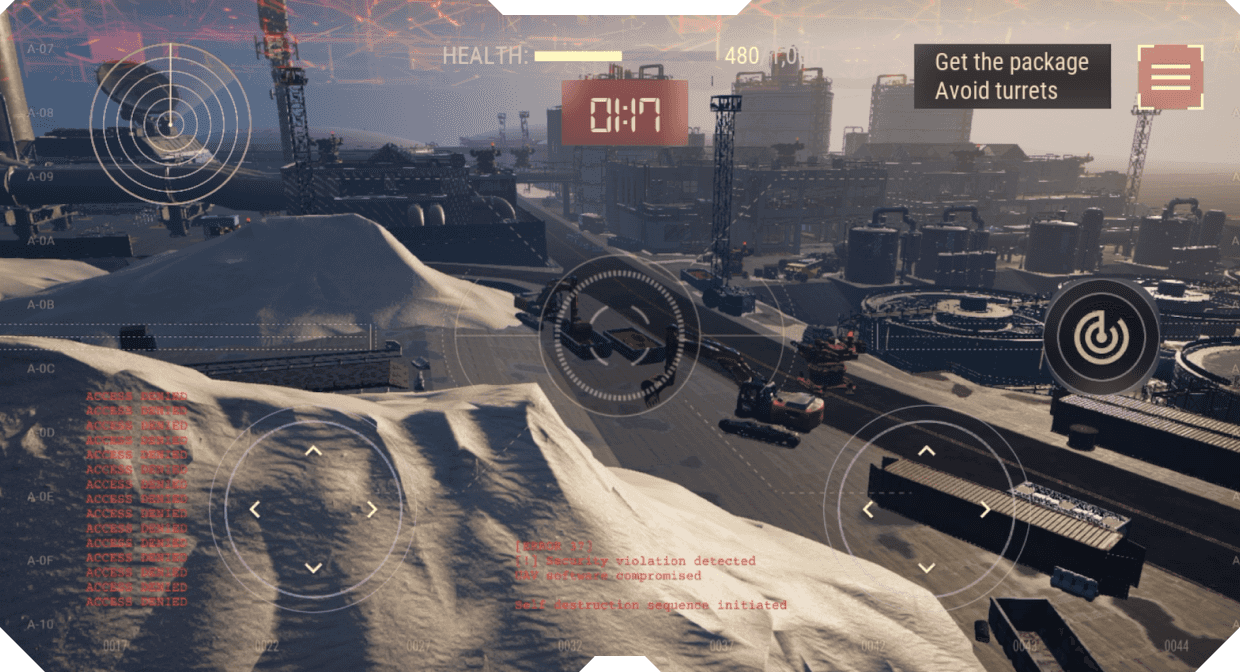Viewport: 1240px width, 672px height.
Task: Tap the left joystick down arrow
Action: click(x=313, y=567)
